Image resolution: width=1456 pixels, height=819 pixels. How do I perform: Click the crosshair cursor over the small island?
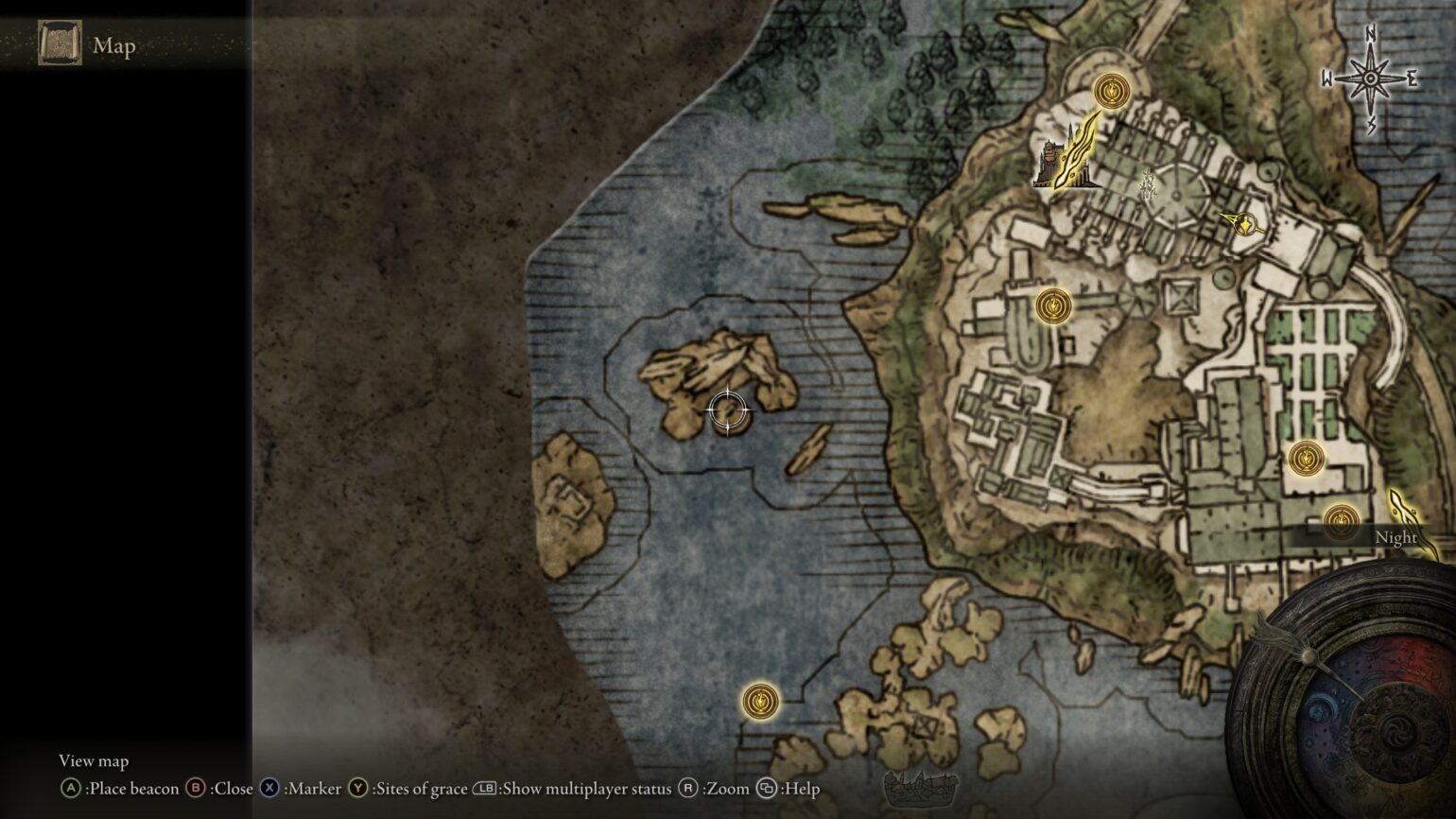(726, 409)
